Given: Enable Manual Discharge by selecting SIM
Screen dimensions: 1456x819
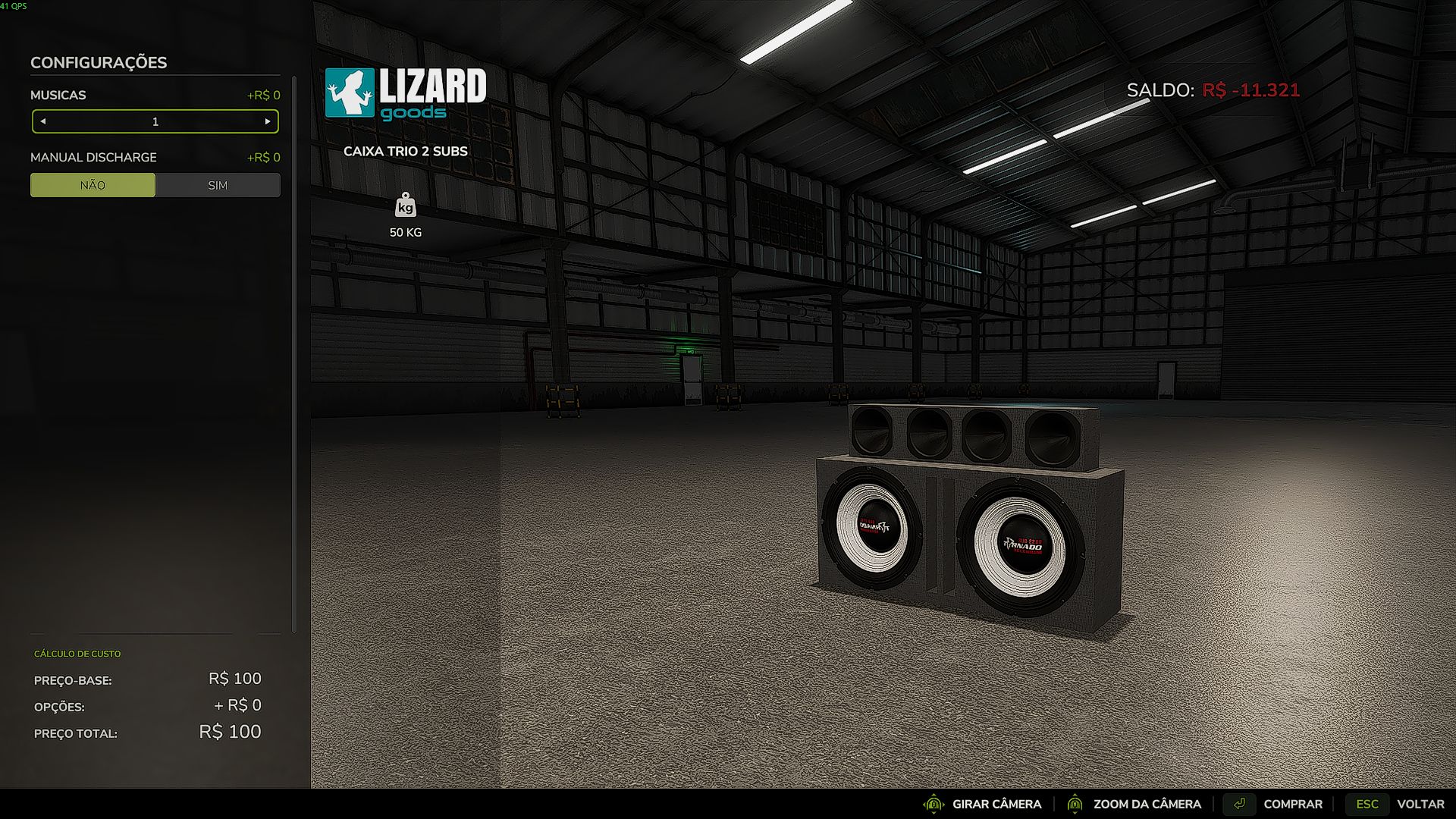Looking at the screenshot, I should [218, 184].
